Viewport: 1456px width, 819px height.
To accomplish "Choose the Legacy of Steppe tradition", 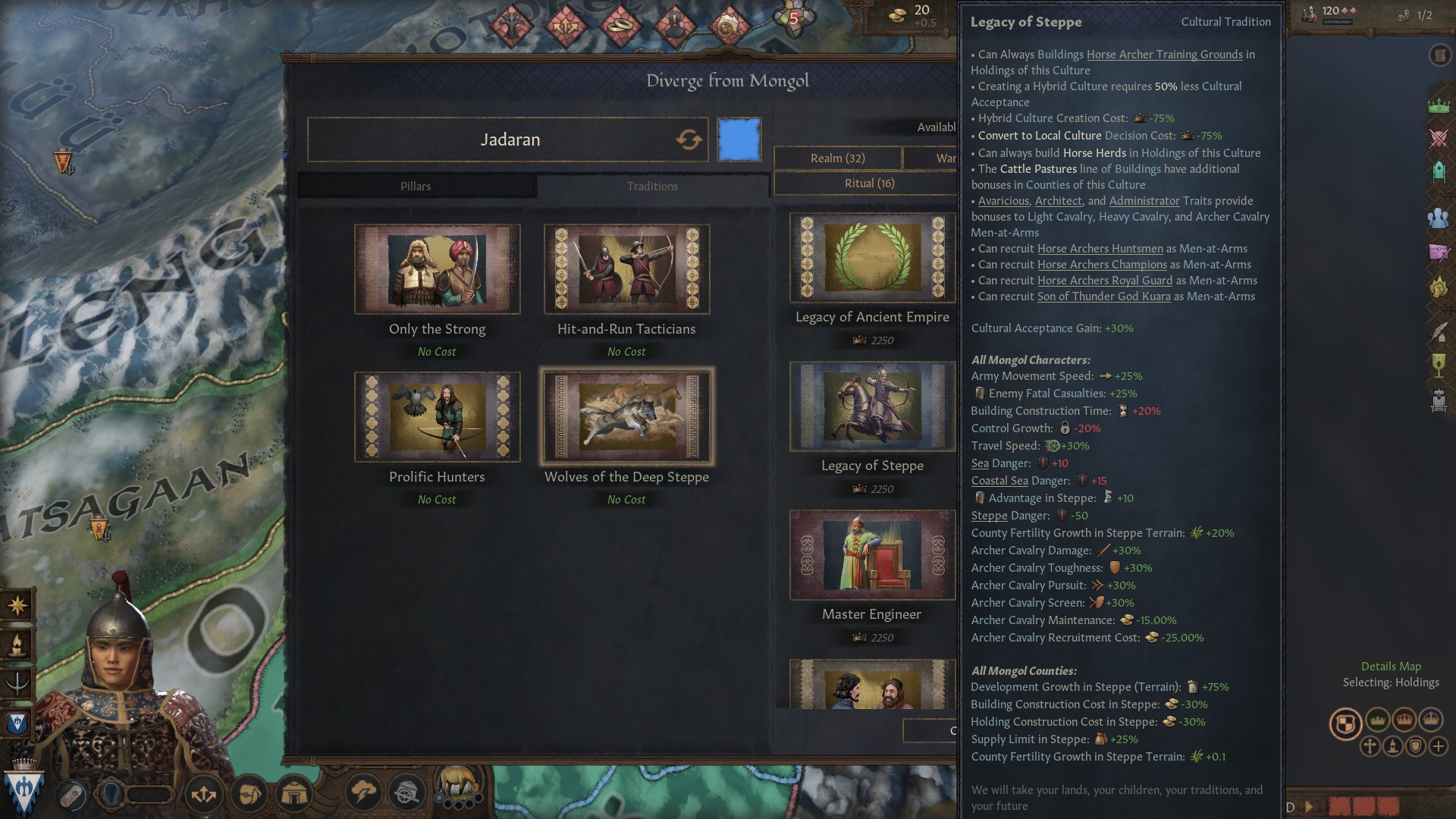I will (872, 407).
